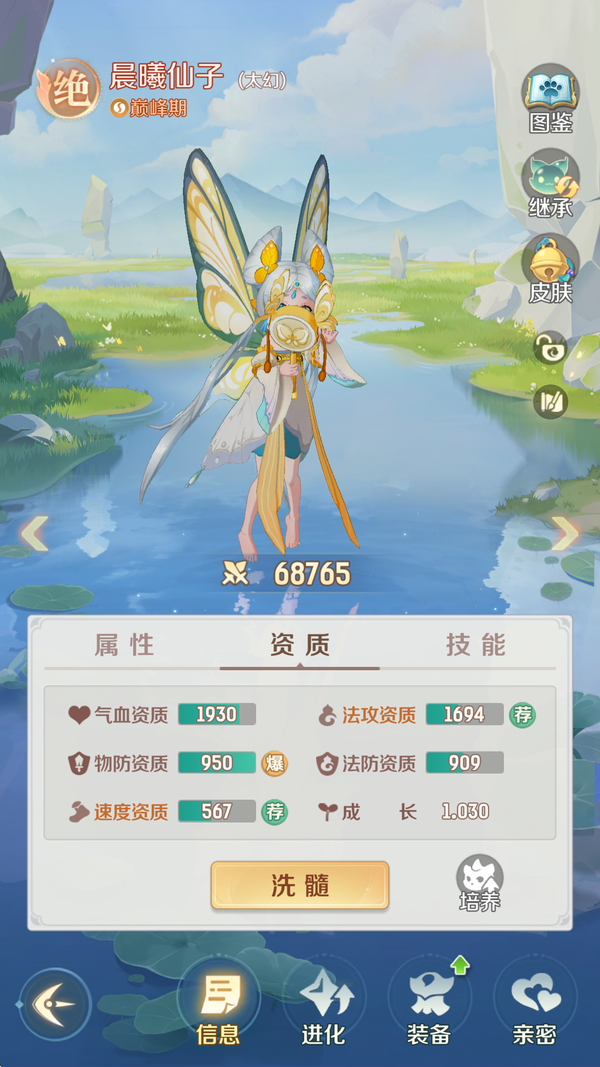This screenshot has height=1067, width=600.
Task: Go back using the bottom-left arrow button
Action: [x=54, y=1003]
